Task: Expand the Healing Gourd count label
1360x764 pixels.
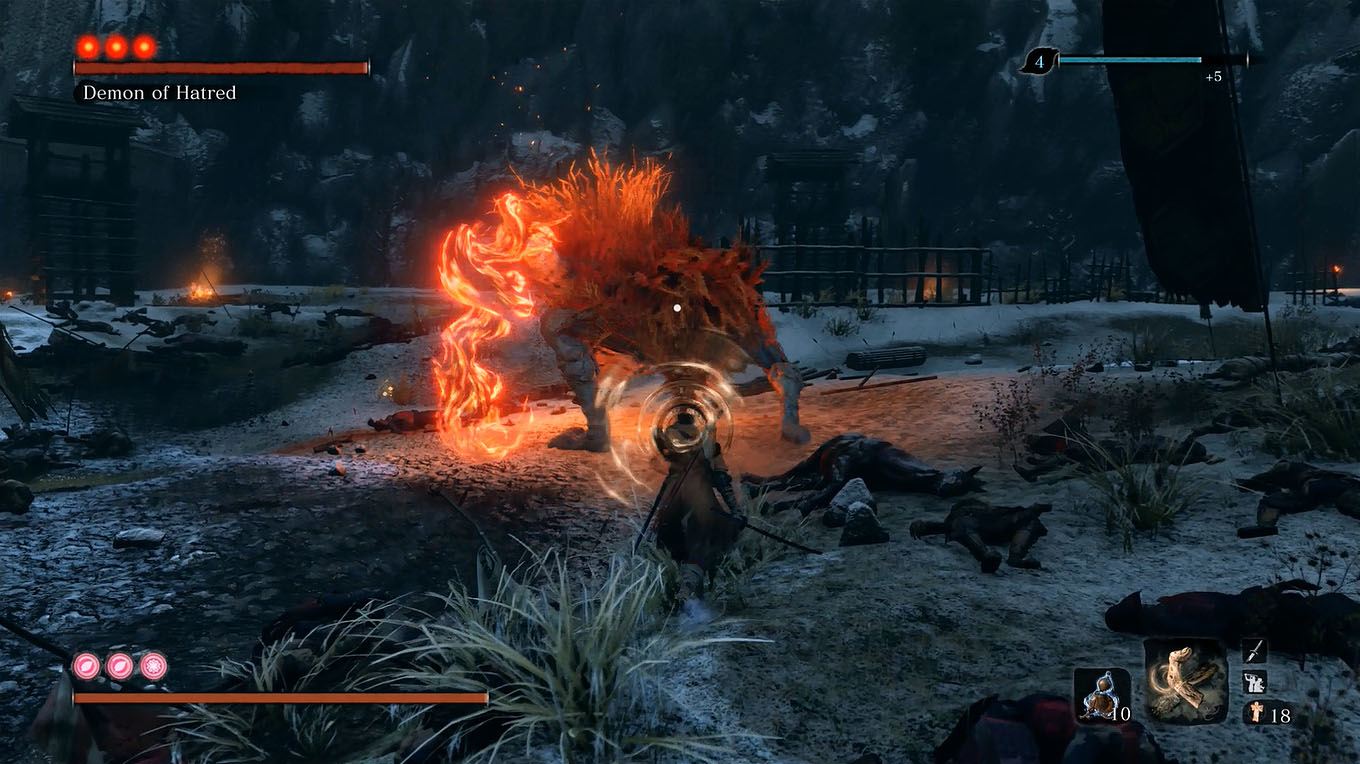Action: coord(1120,712)
